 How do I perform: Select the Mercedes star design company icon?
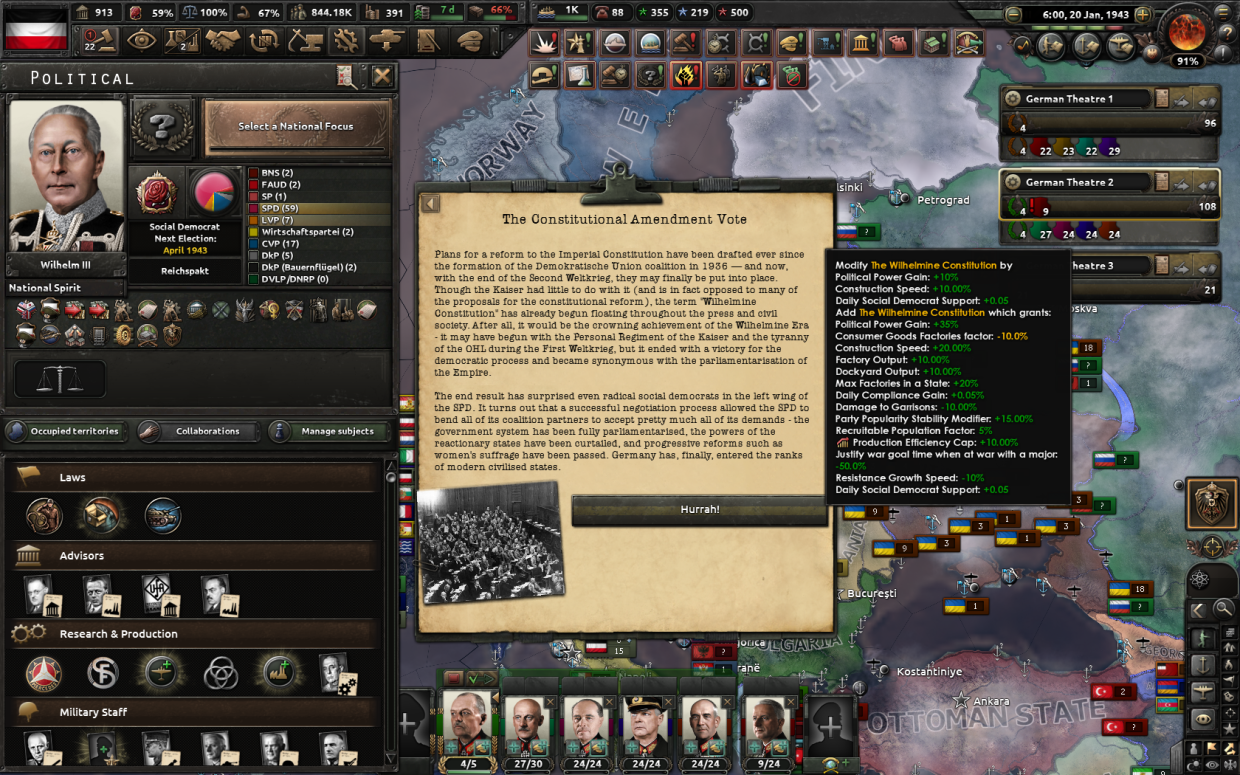click(44, 673)
